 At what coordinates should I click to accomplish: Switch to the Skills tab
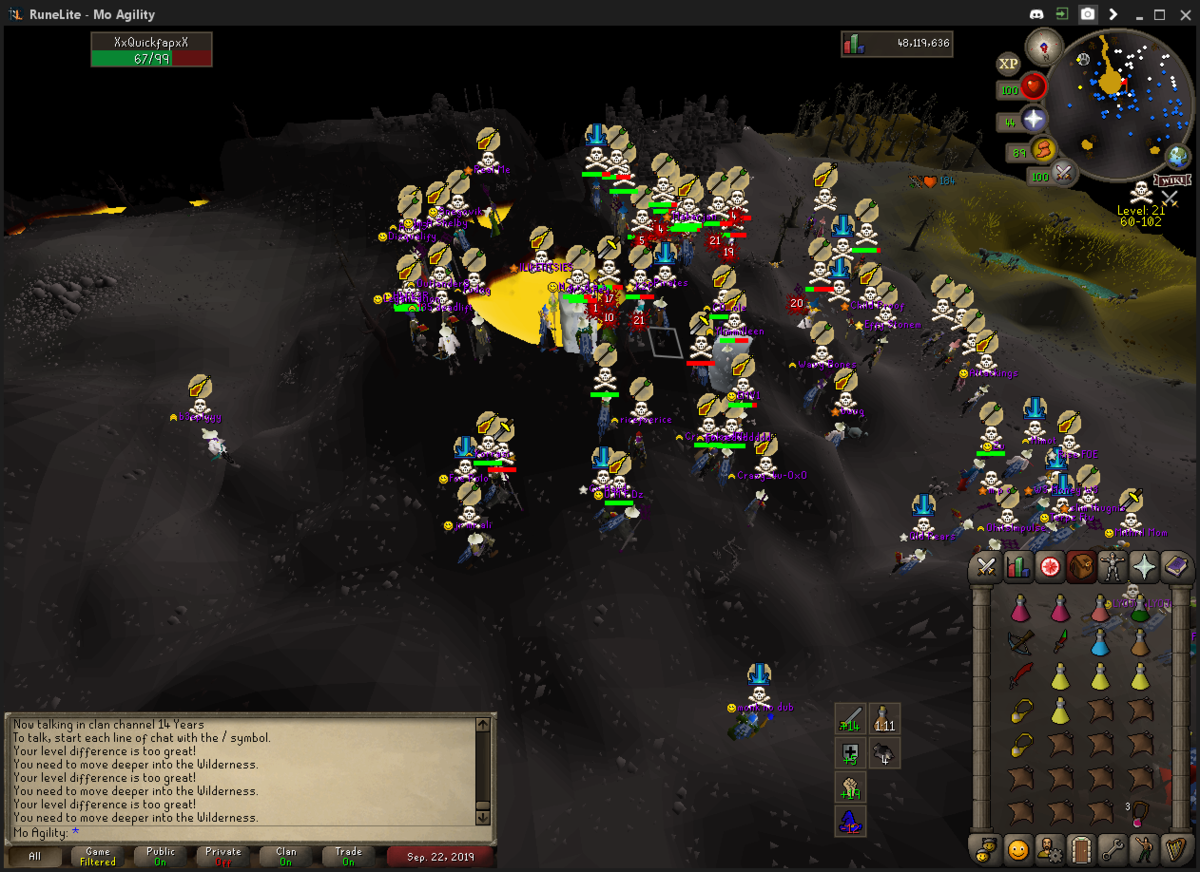tap(1018, 567)
